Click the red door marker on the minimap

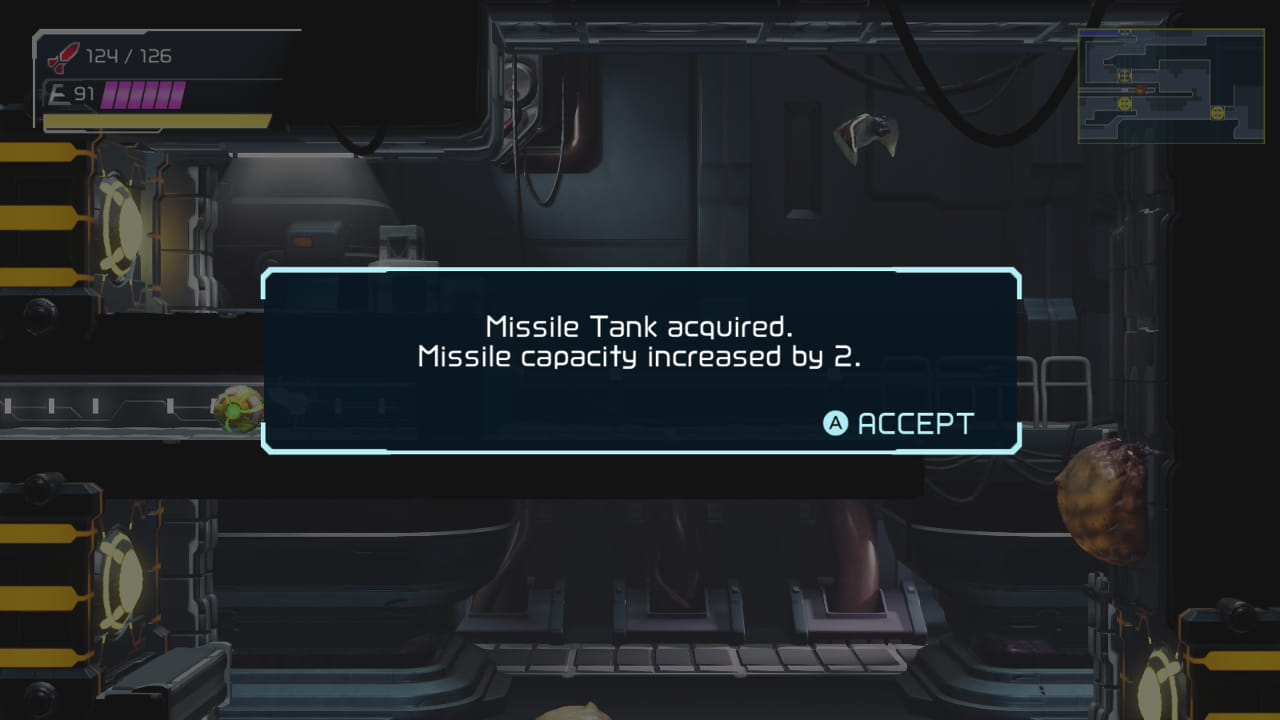tap(1140, 90)
